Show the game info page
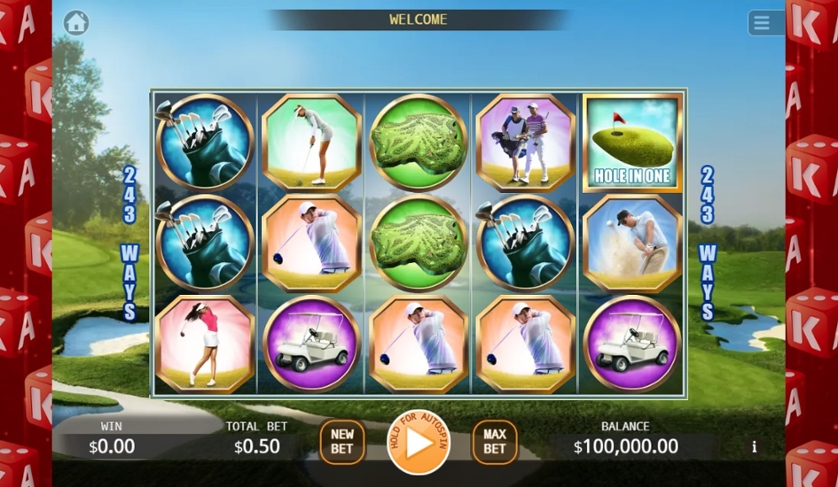The height and width of the screenshot is (487, 838). coord(754,447)
